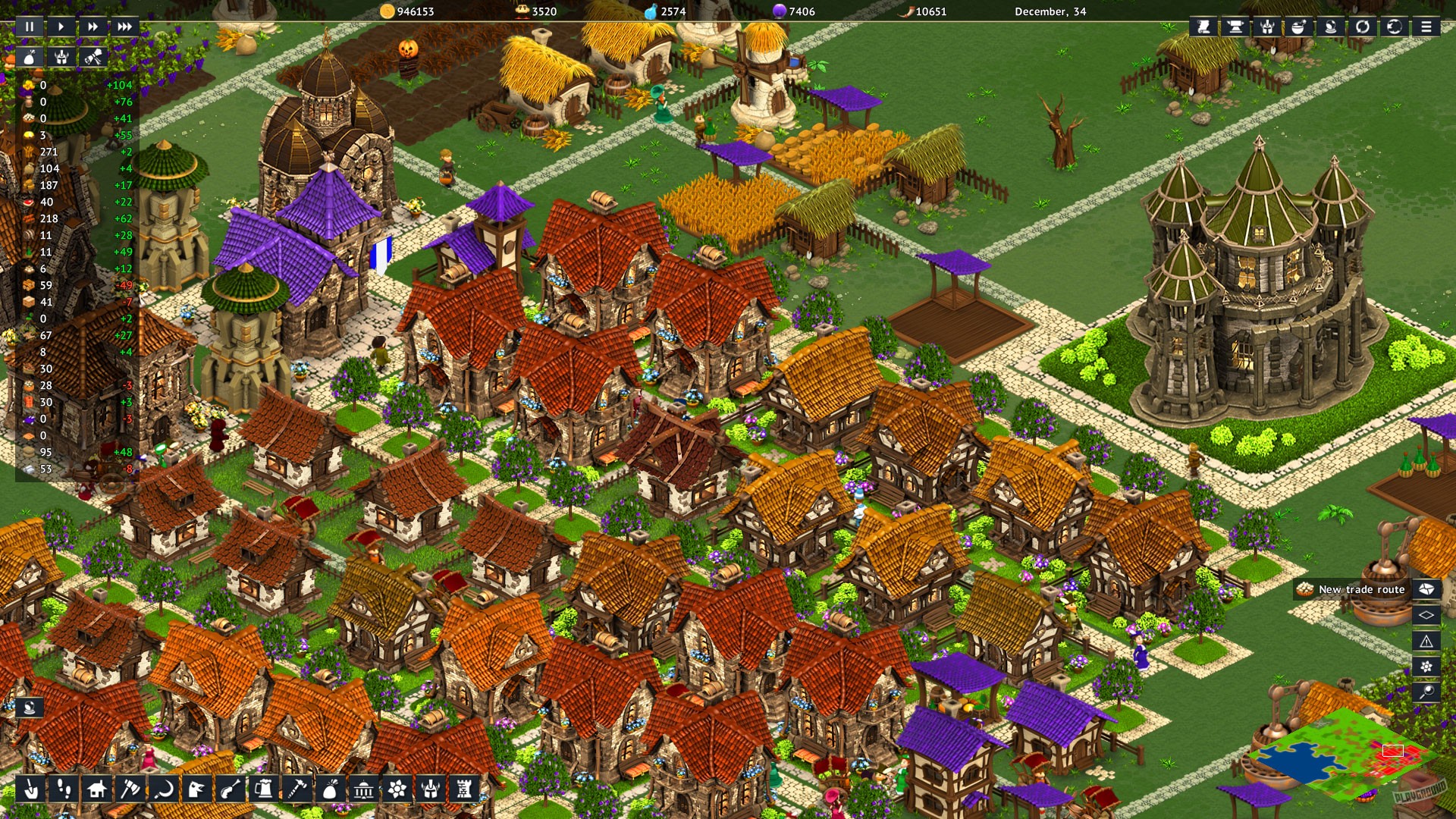Start a New trade route

pyautogui.click(x=1357, y=589)
